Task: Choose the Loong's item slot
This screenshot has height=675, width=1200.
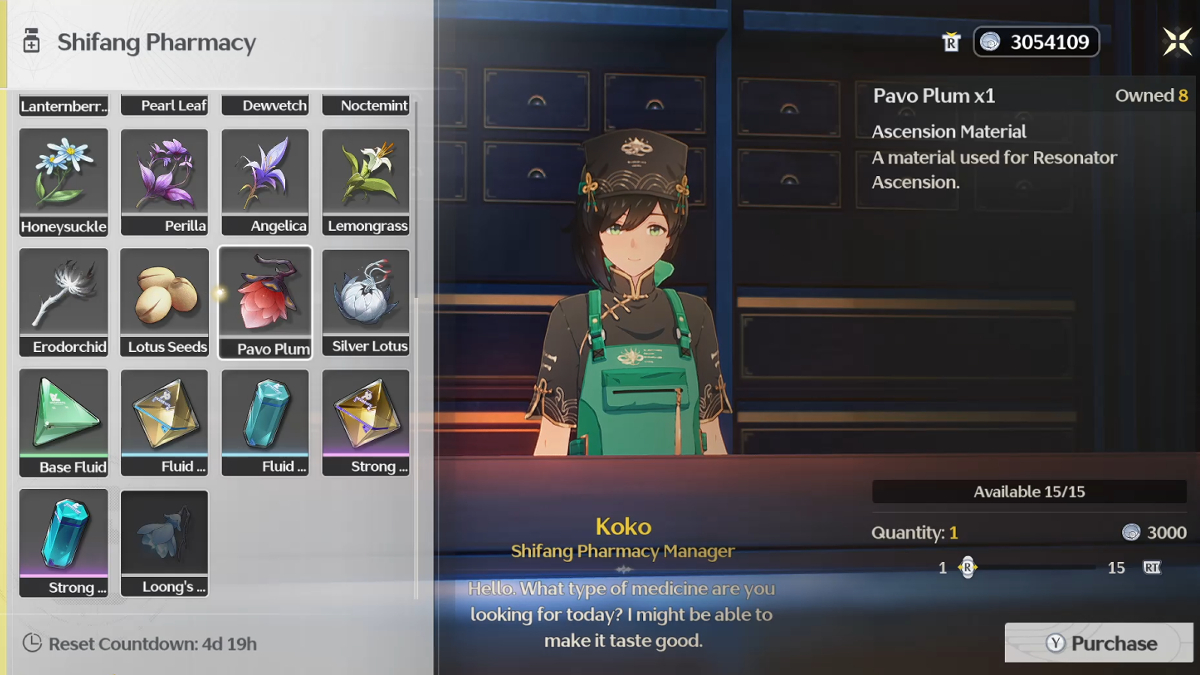Action: pyautogui.click(x=164, y=543)
